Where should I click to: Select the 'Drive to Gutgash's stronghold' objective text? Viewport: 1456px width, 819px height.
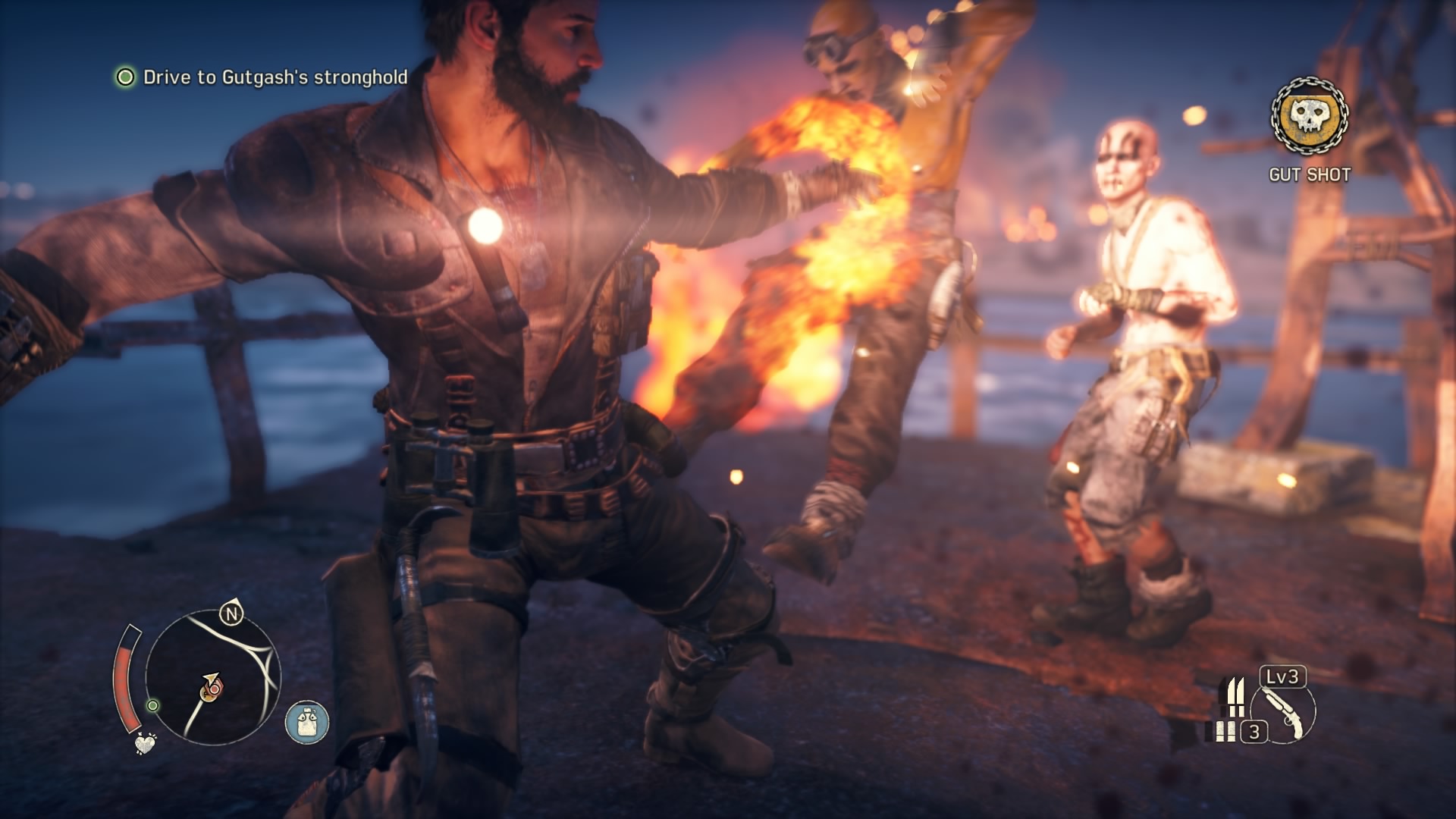(275, 77)
